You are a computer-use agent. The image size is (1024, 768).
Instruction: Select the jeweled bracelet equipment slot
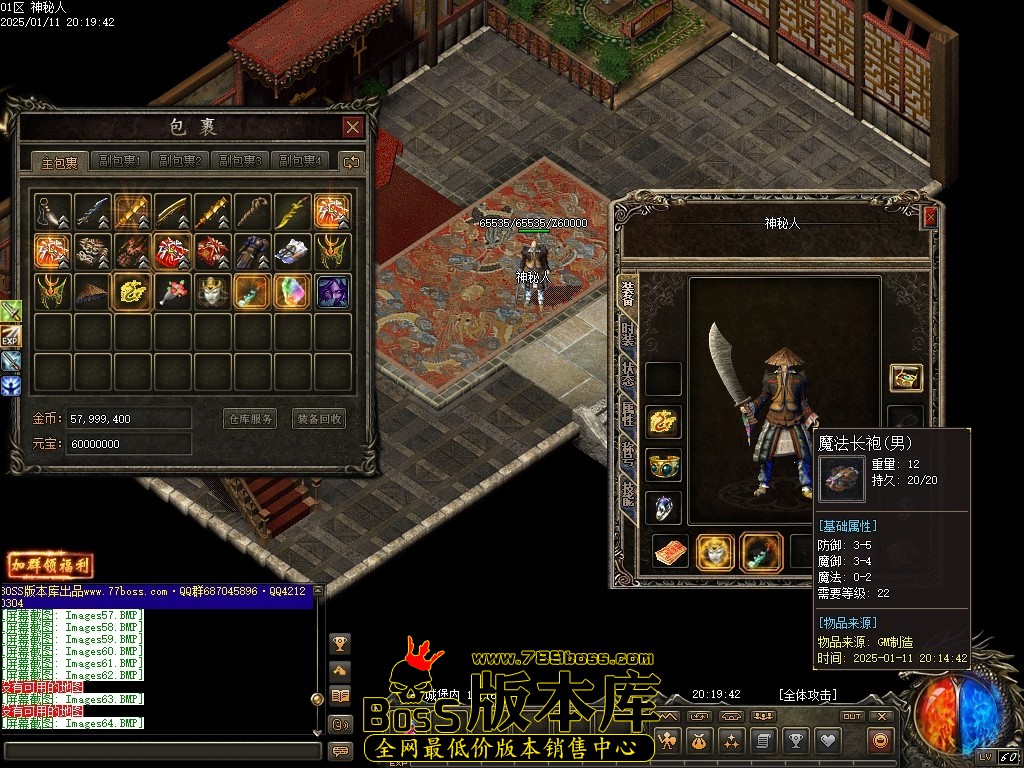click(663, 465)
